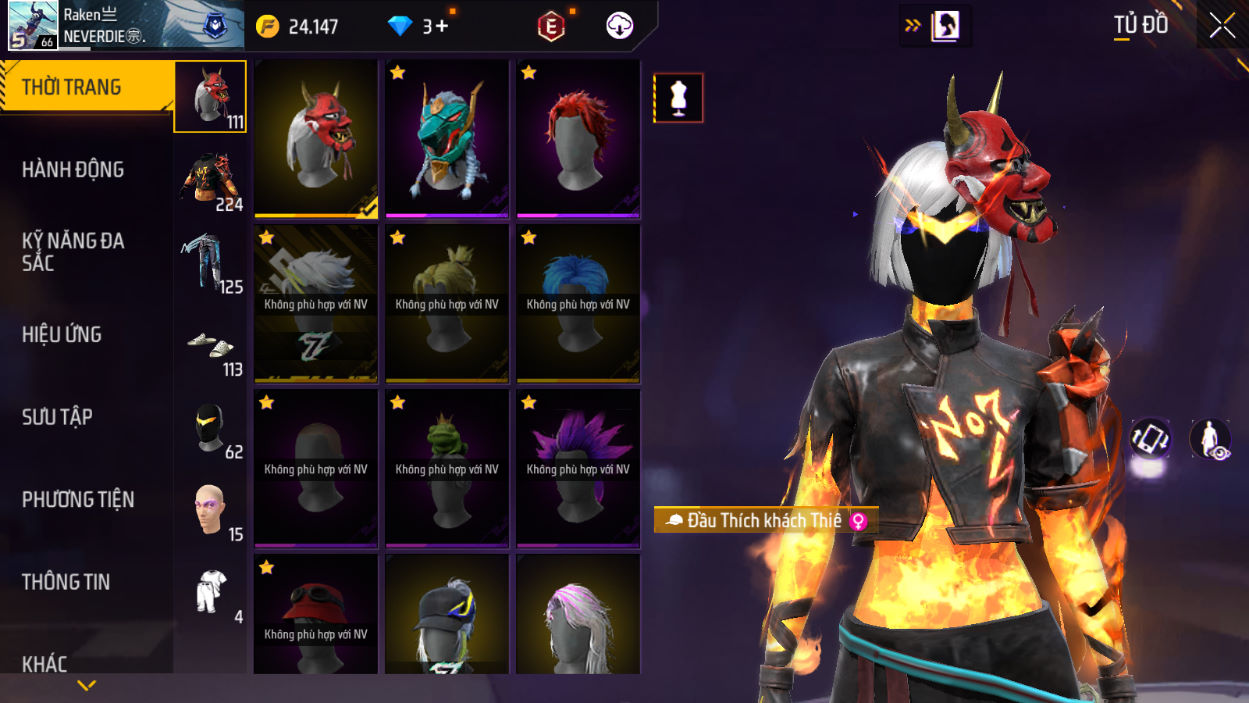Select the KỸ NĂNG ĐA SẮC tab

73,252
